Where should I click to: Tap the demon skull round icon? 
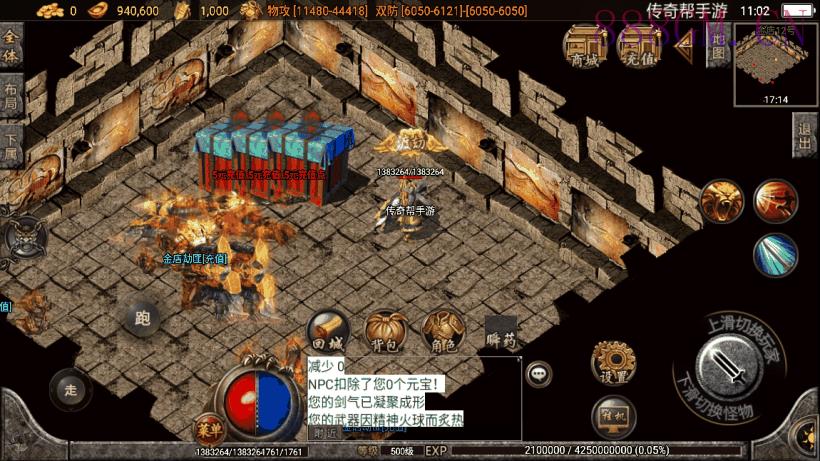pos(23,237)
